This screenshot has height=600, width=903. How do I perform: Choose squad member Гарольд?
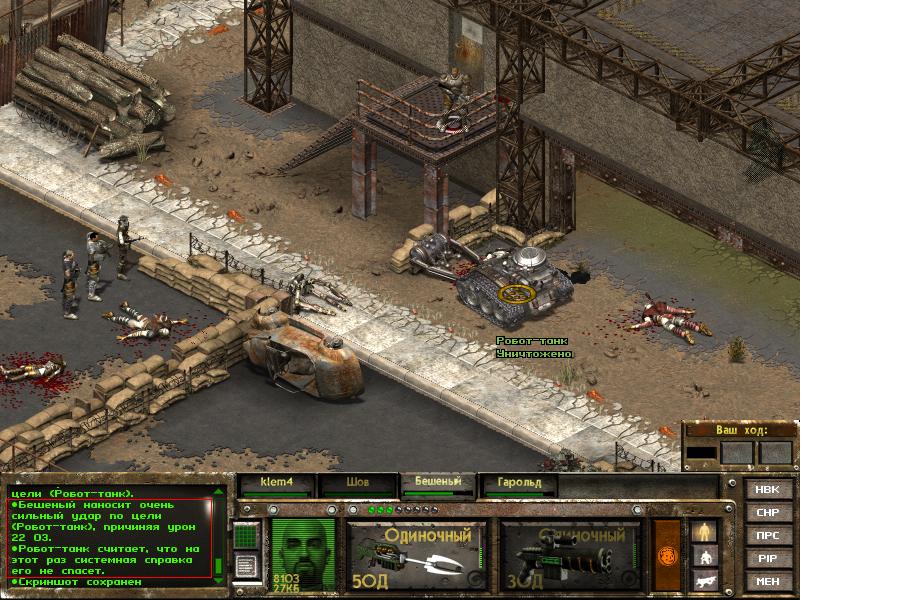point(517,484)
